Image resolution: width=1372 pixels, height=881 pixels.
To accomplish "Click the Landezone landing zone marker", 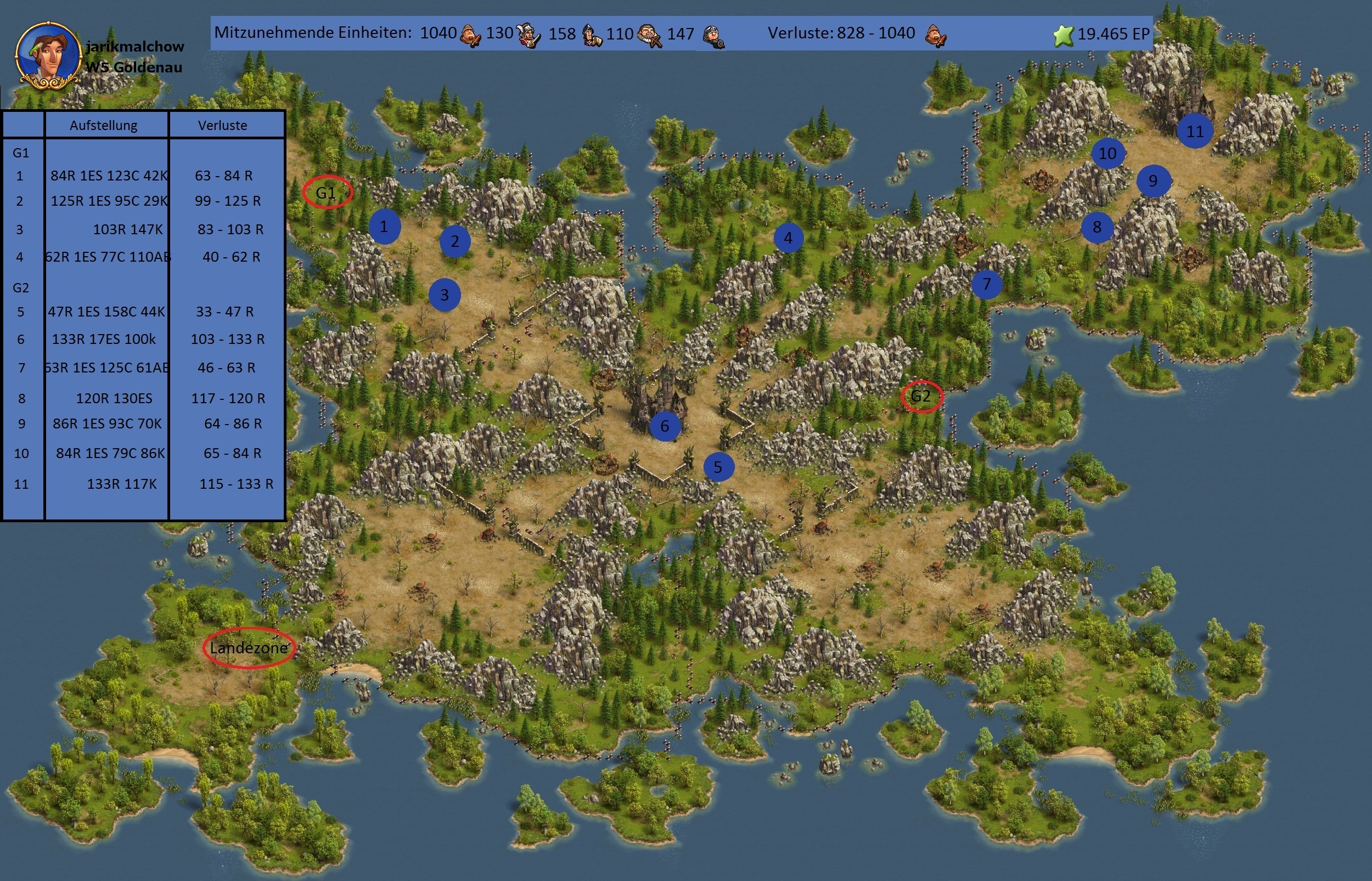I will [249, 648].
